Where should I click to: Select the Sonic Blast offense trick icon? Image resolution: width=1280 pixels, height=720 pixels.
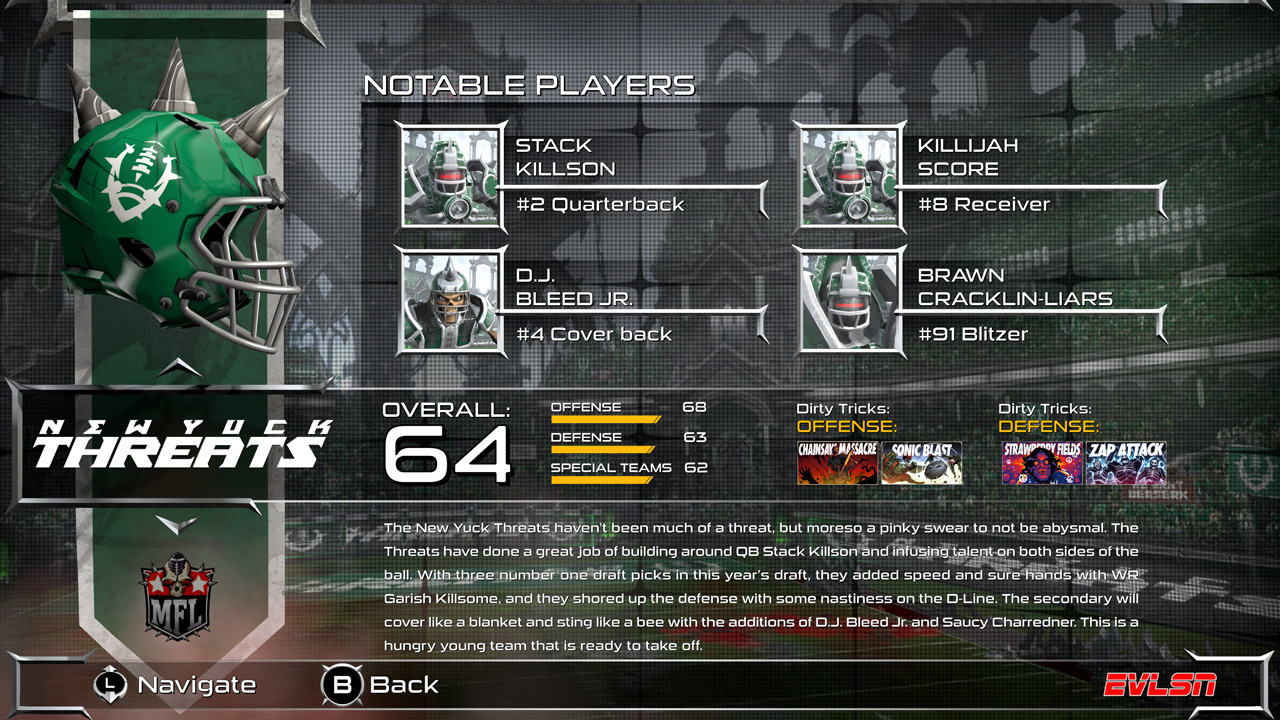pyautogui.click(x=922, y=464)
